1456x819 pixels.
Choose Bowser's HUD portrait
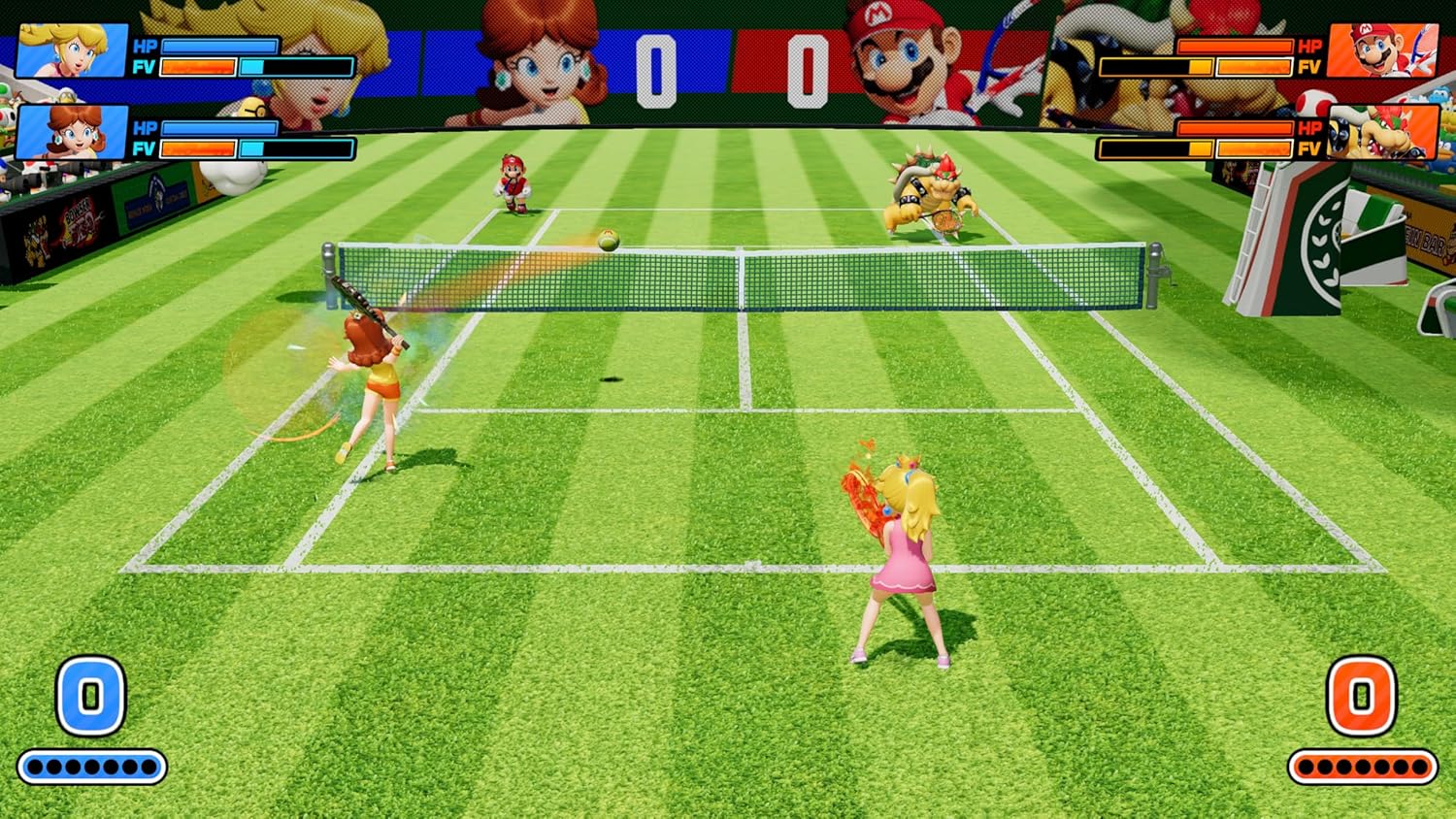1382,132
